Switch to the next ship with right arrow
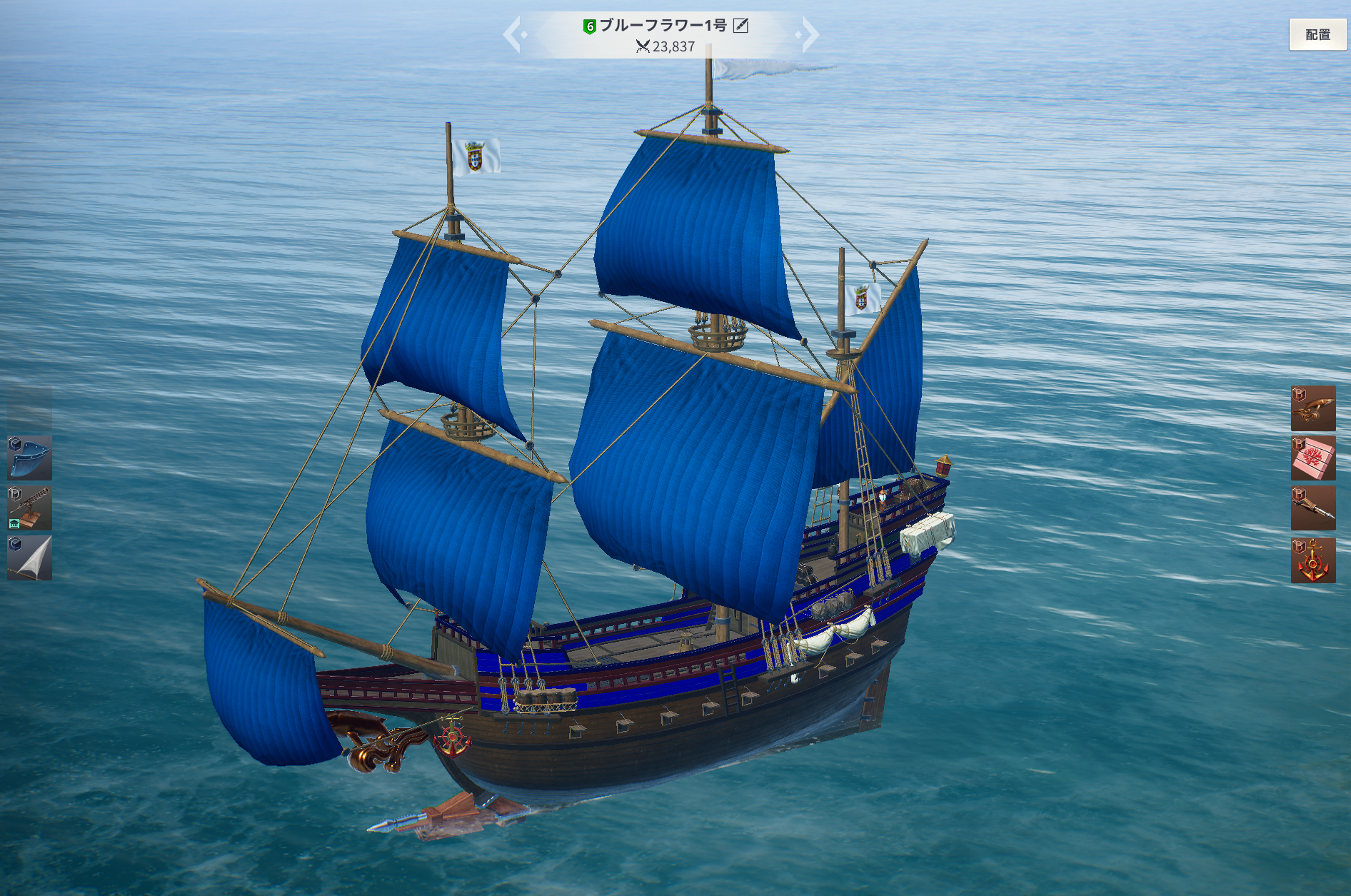This screenshot has height=896, width=1351. [809, 34]
